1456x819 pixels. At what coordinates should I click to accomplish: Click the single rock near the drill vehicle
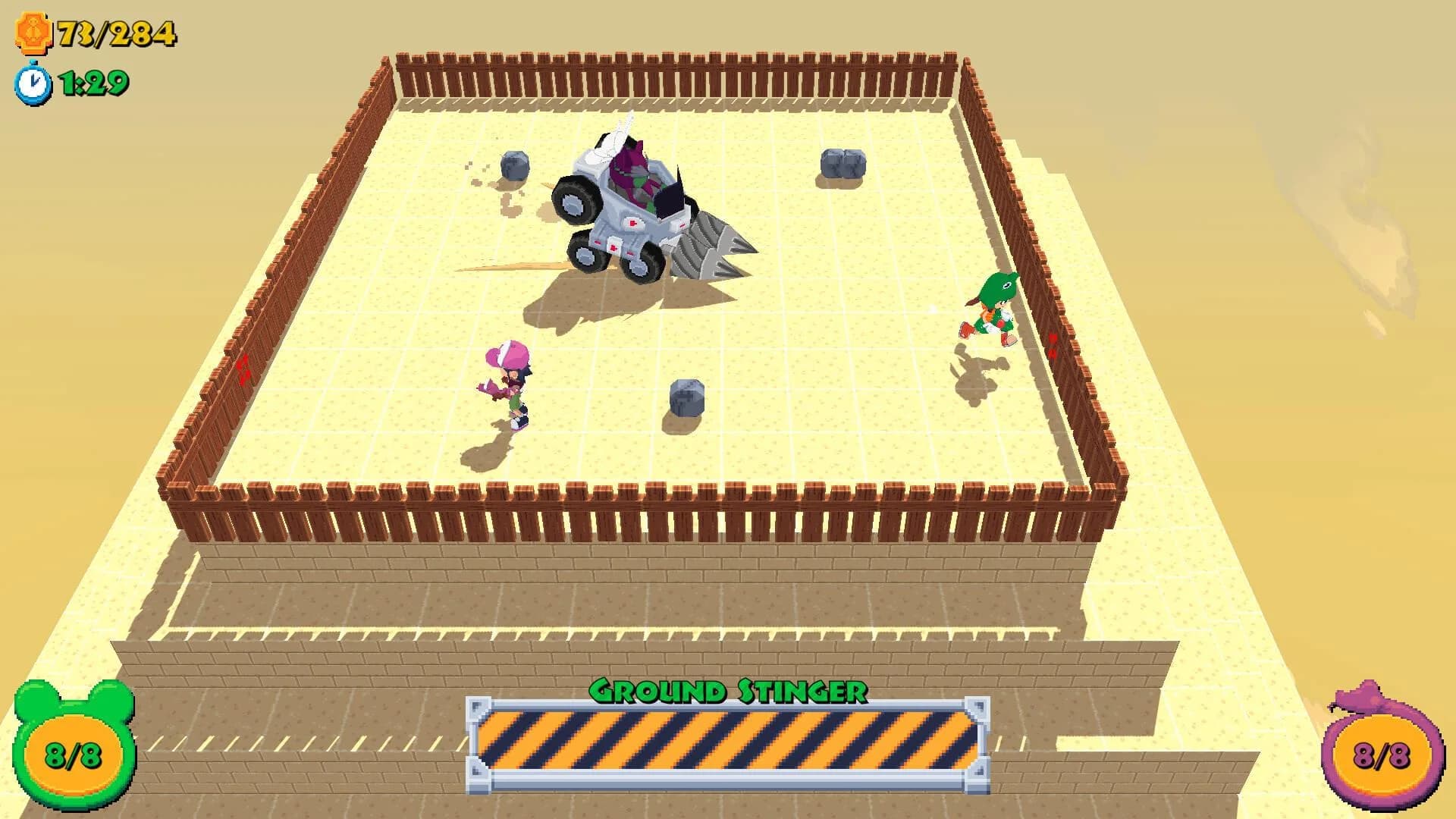(x=514, y=167)
